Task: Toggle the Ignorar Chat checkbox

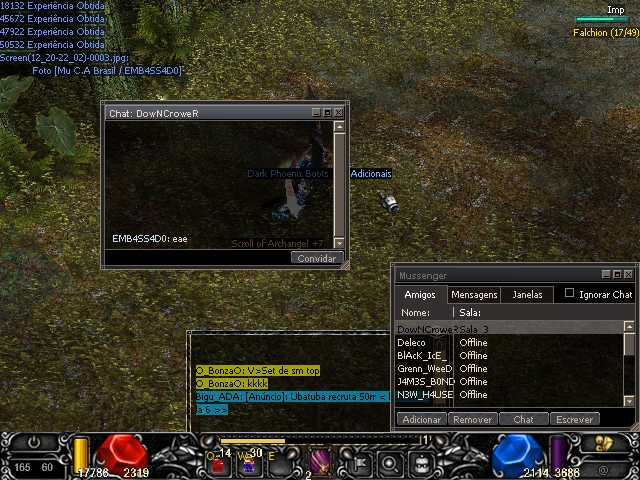Action: (x=570, y=294)
